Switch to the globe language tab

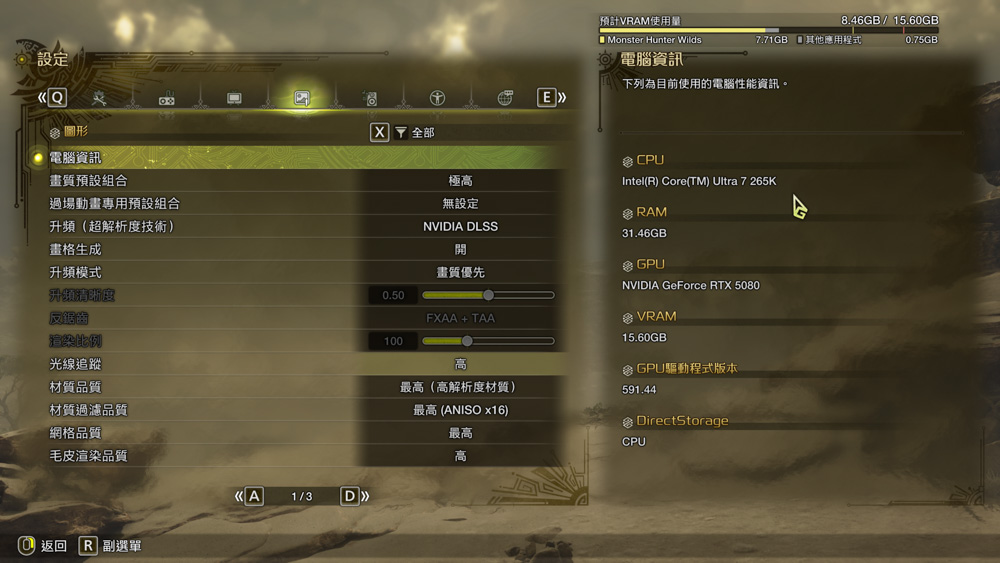point(505,98)
